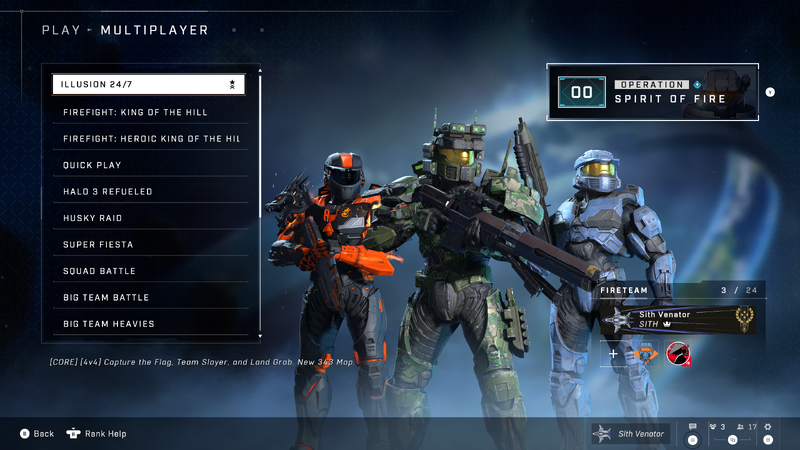800x450 pixels.
Task: Click the playlist list scrollbar
Action: (x=260, y=200)
